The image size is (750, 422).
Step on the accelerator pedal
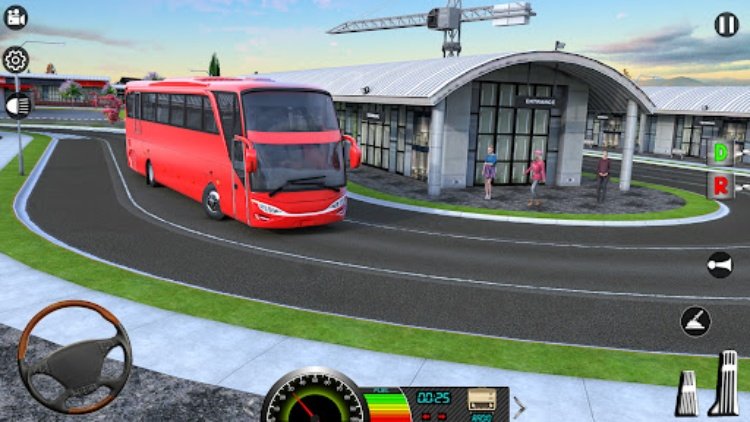724,383
